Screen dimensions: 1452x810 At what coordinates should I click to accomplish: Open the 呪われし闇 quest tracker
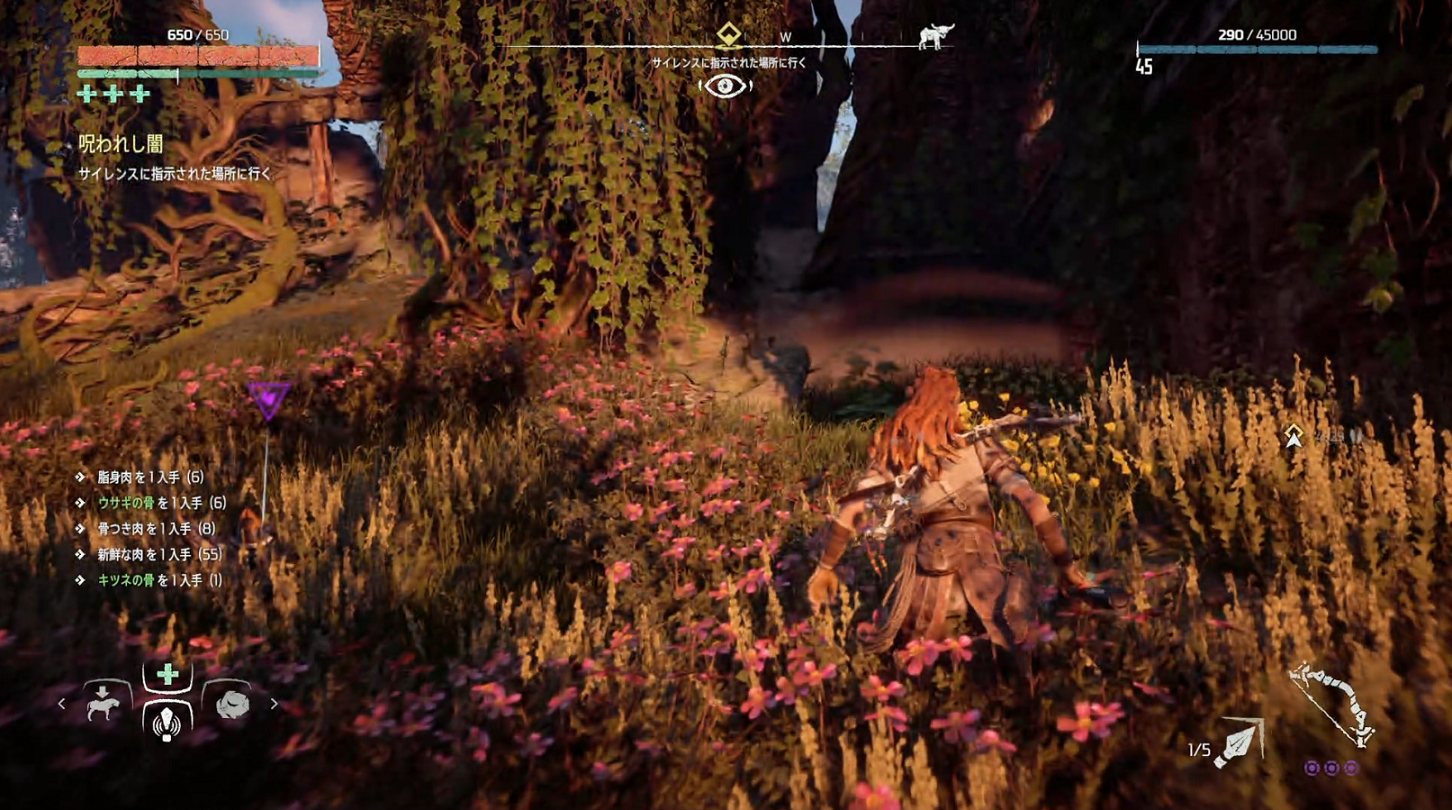point(121,145)
